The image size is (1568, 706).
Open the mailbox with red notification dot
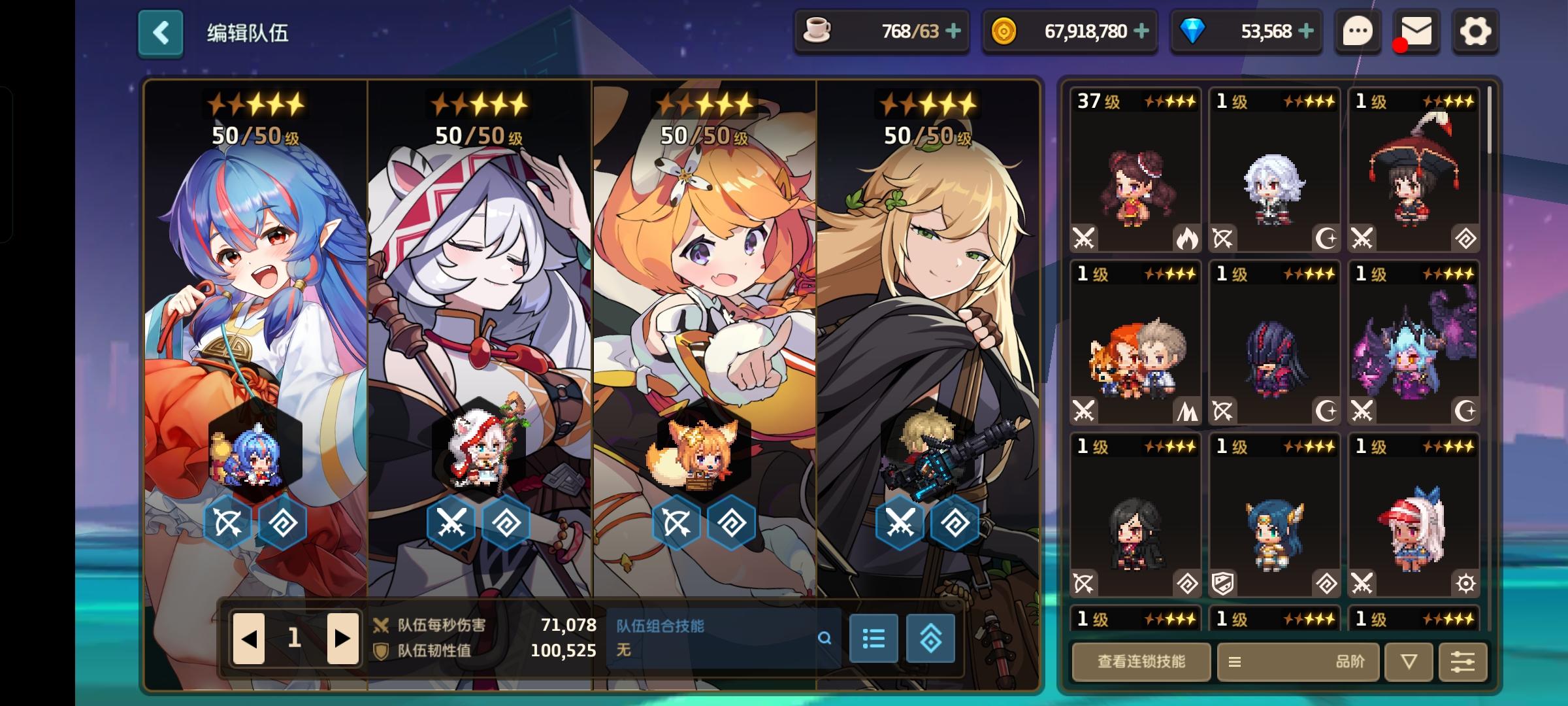1414,31
